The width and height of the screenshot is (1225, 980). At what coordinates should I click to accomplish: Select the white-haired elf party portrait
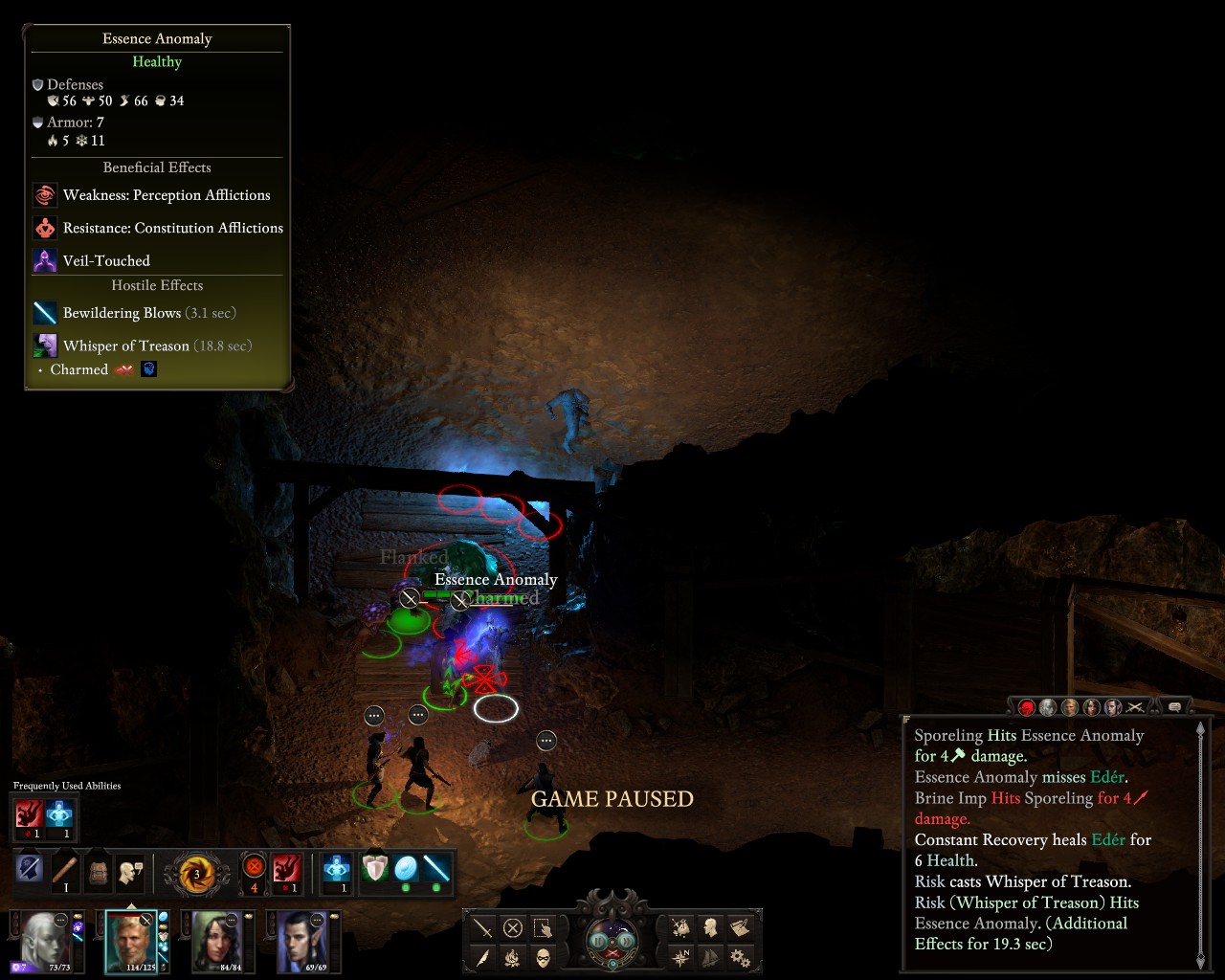click(44, 940)
